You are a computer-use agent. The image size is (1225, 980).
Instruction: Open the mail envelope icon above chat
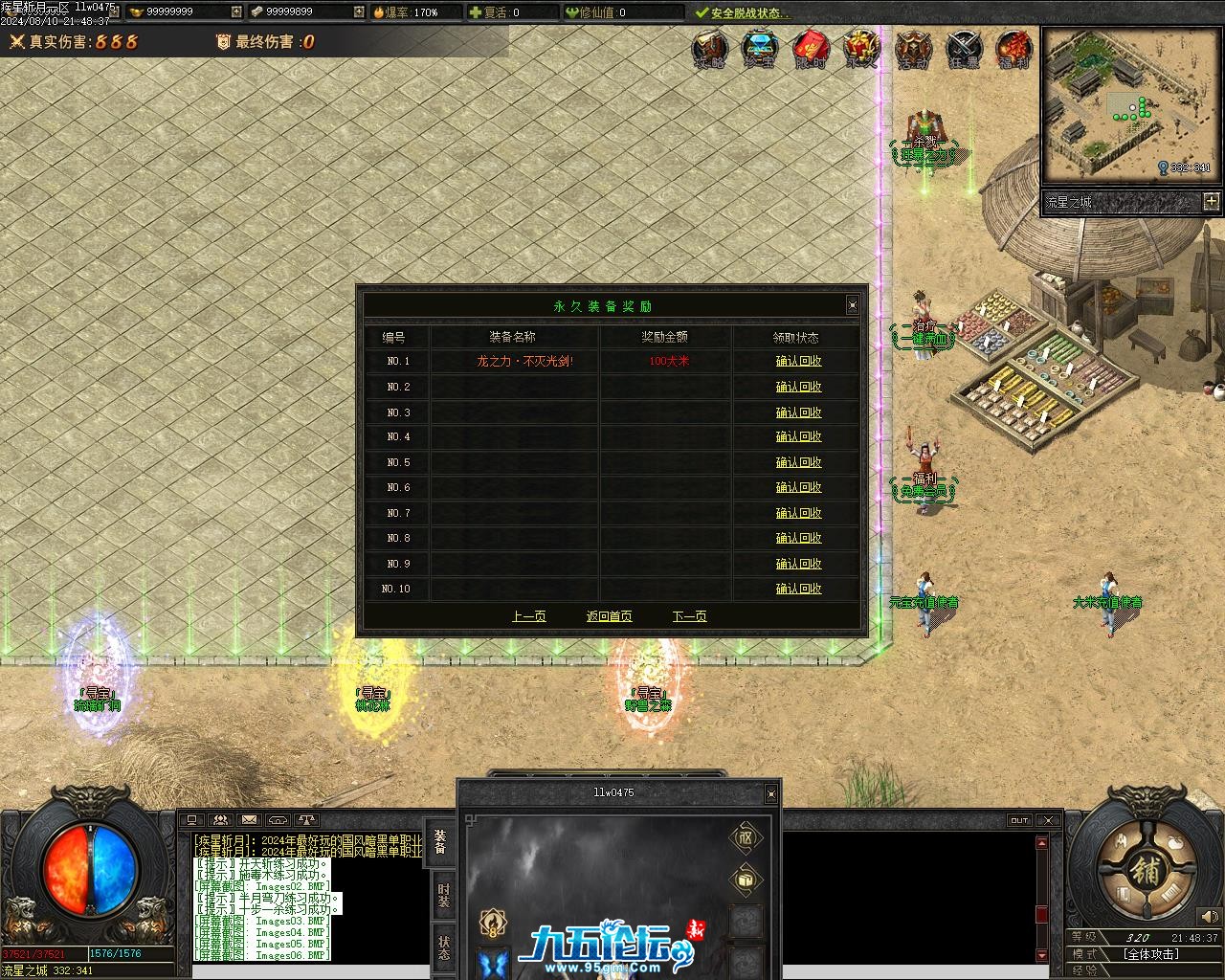249,820
